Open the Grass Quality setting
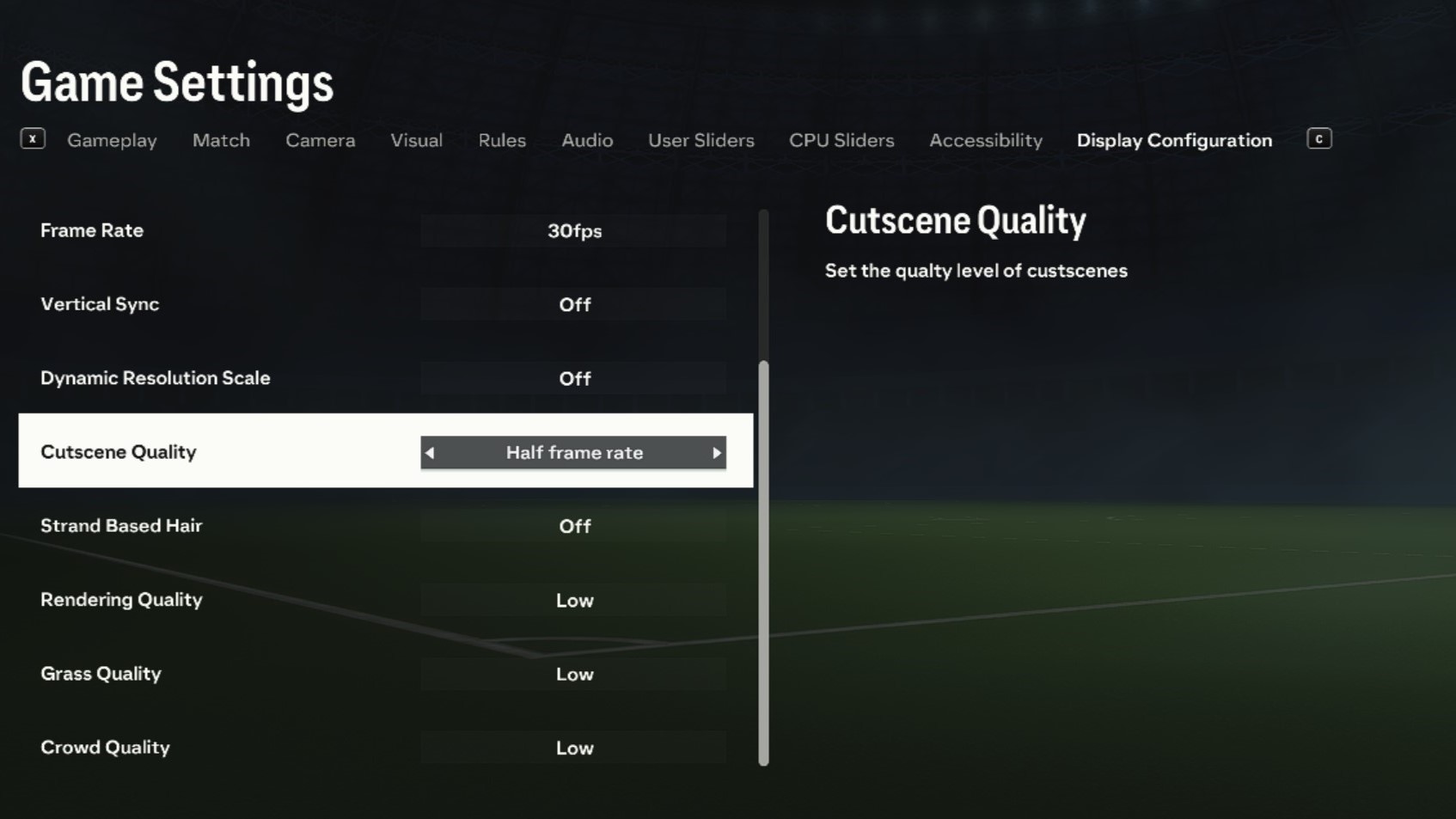 573,674
